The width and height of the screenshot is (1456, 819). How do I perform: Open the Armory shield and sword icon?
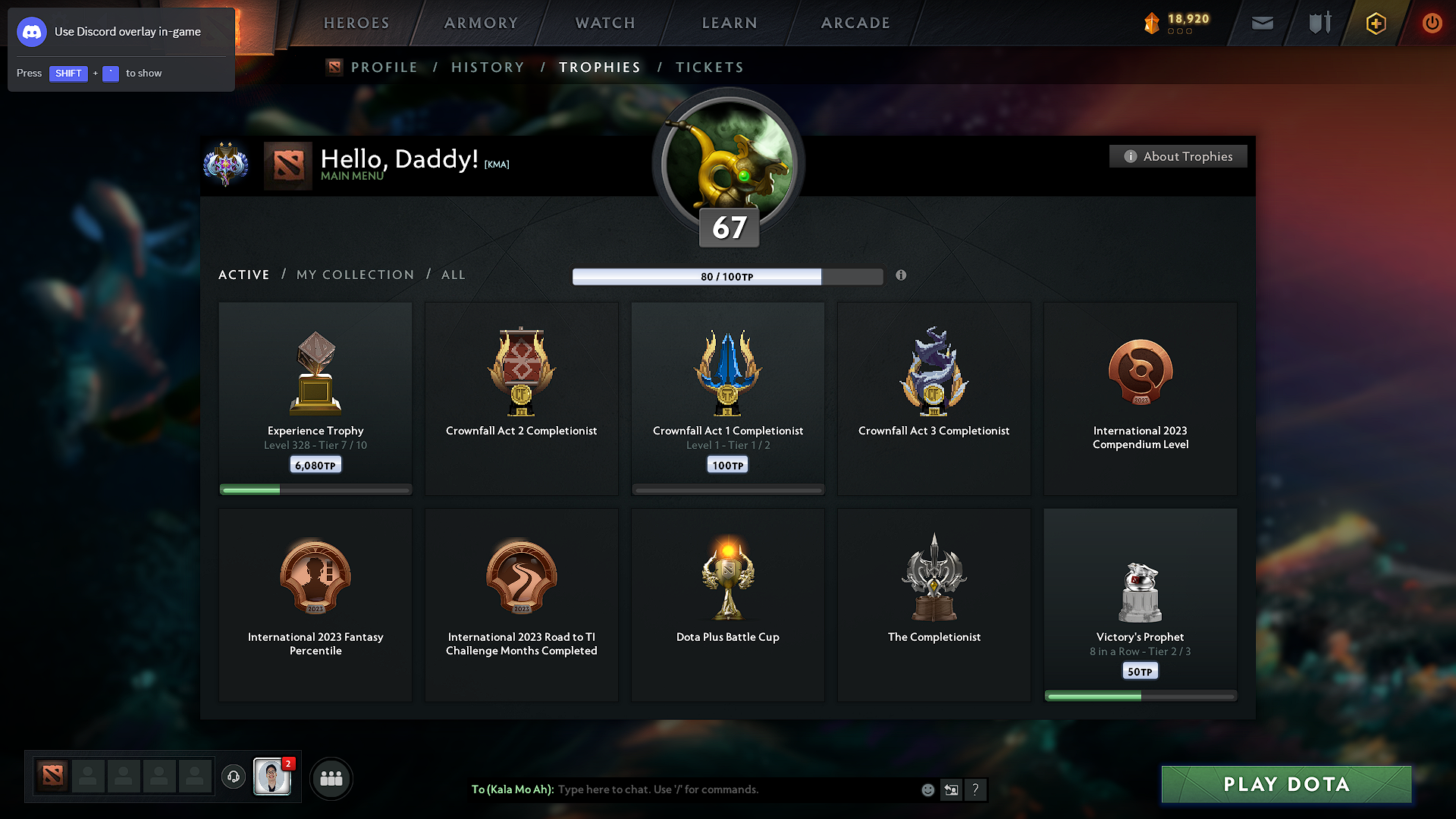[1318, 23]
